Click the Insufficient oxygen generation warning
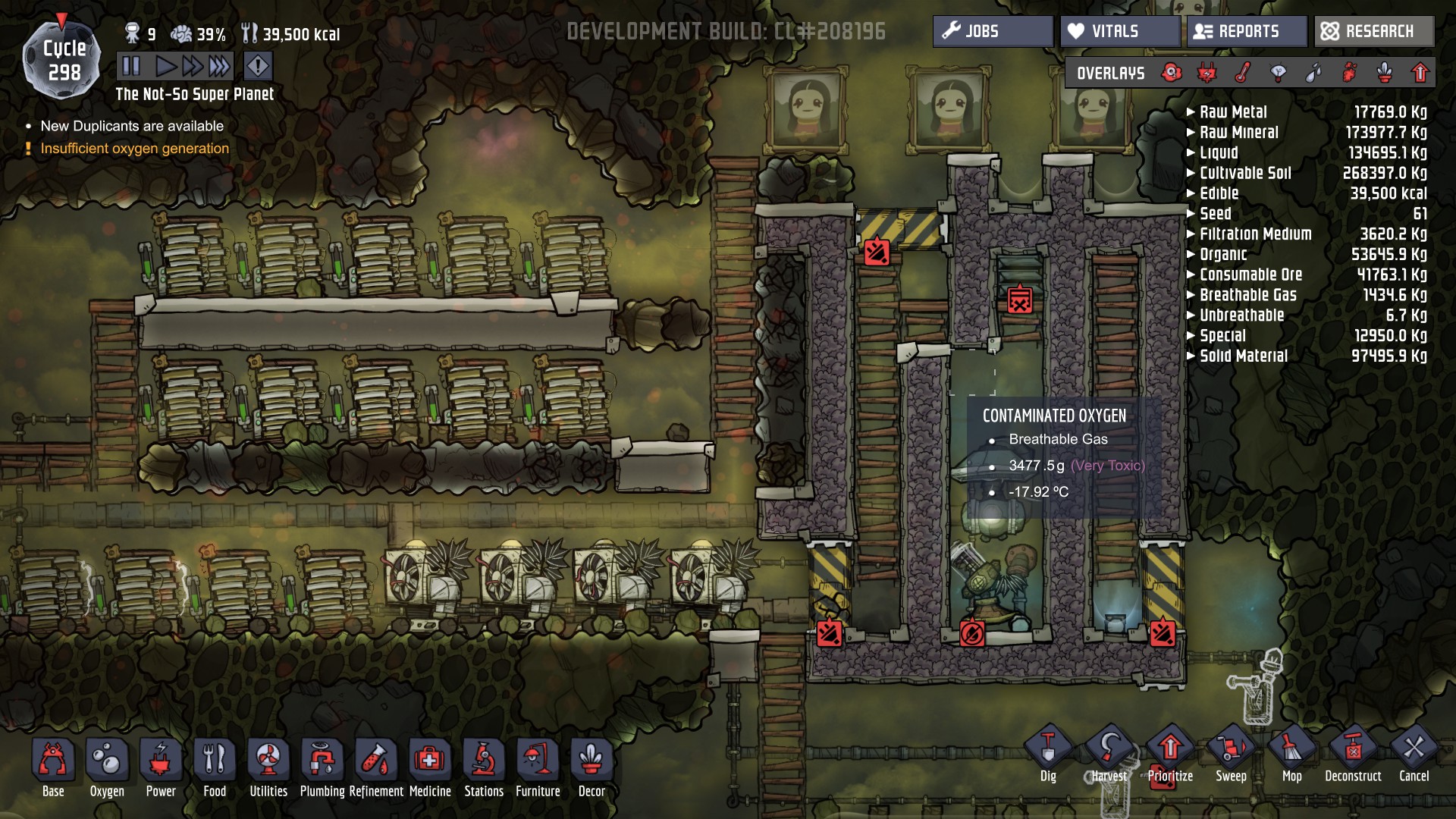The height and width of the screenshot is (819, 1456). pos(134,149)
